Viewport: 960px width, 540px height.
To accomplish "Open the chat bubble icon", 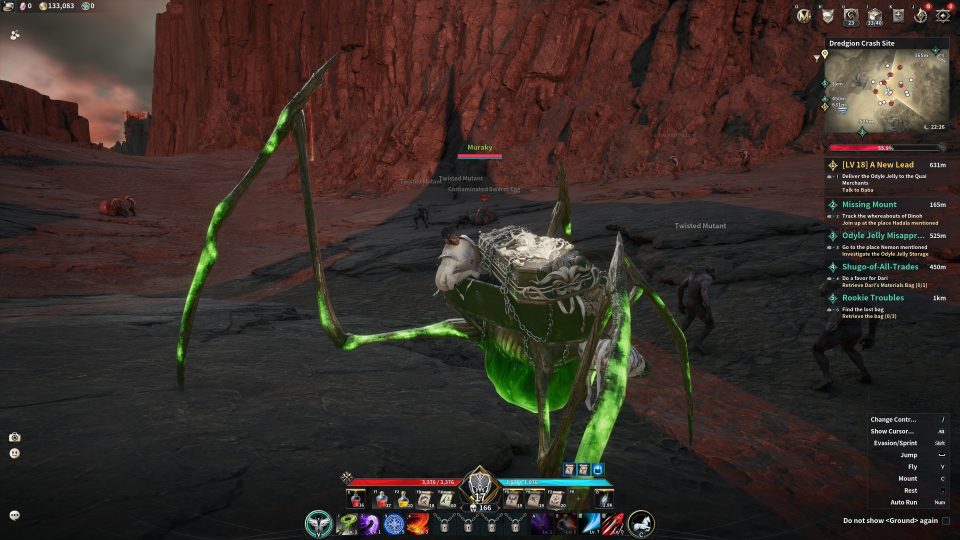I will pyautogui.click(x=15, y=515).
